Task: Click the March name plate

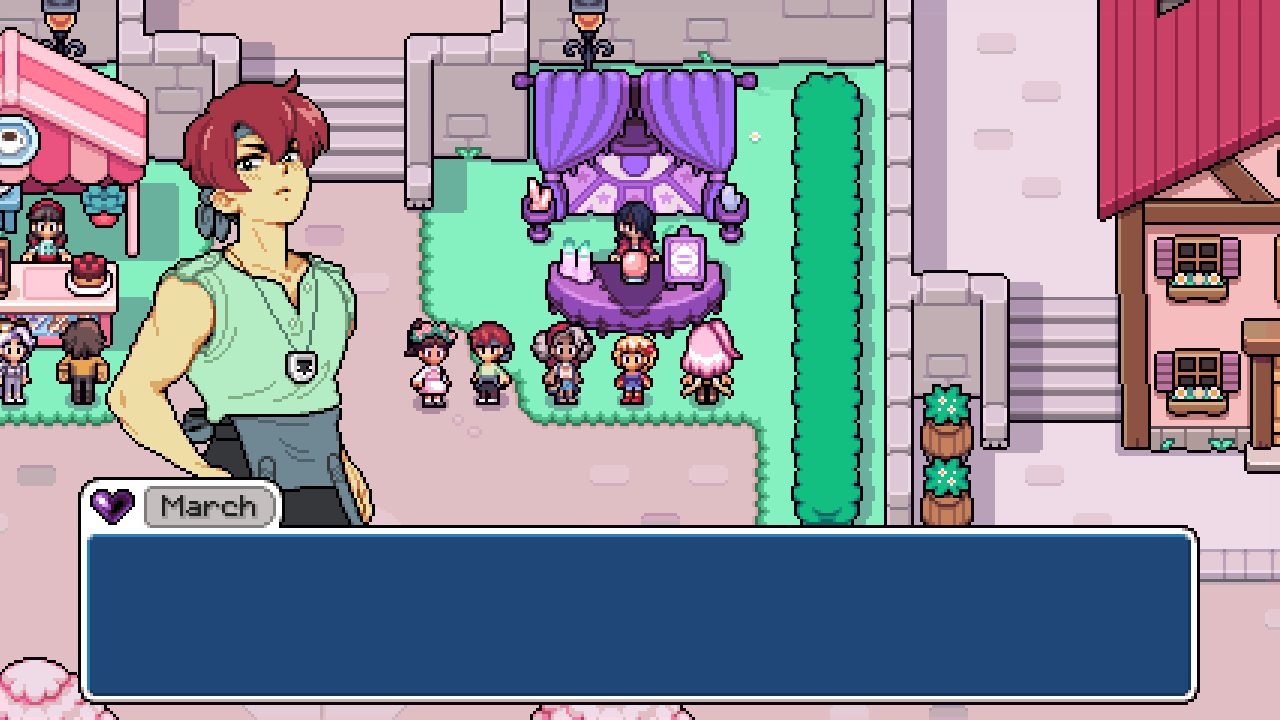Action: click(x=210, y=506)
